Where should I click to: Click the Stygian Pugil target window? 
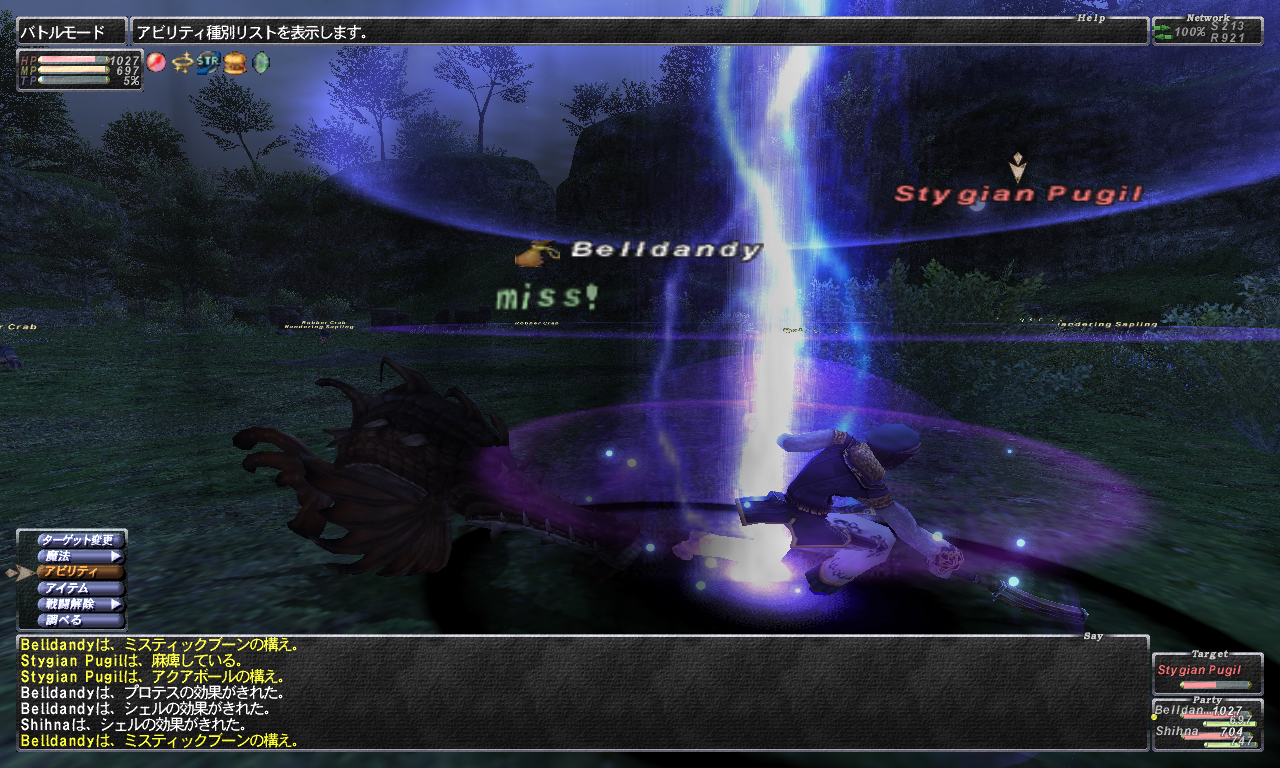click(1207, 674)
